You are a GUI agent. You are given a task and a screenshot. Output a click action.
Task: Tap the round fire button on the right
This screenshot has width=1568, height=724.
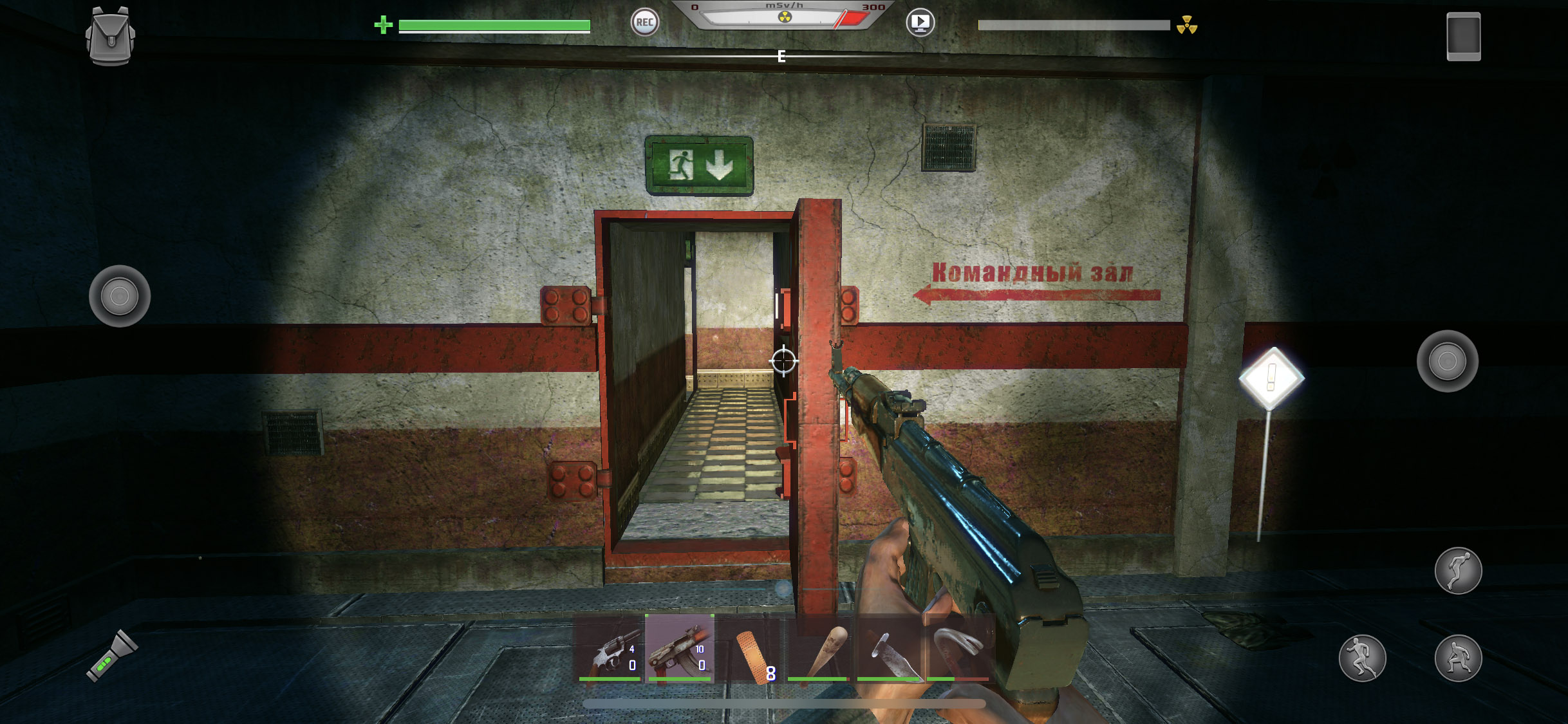[1447, 361]
